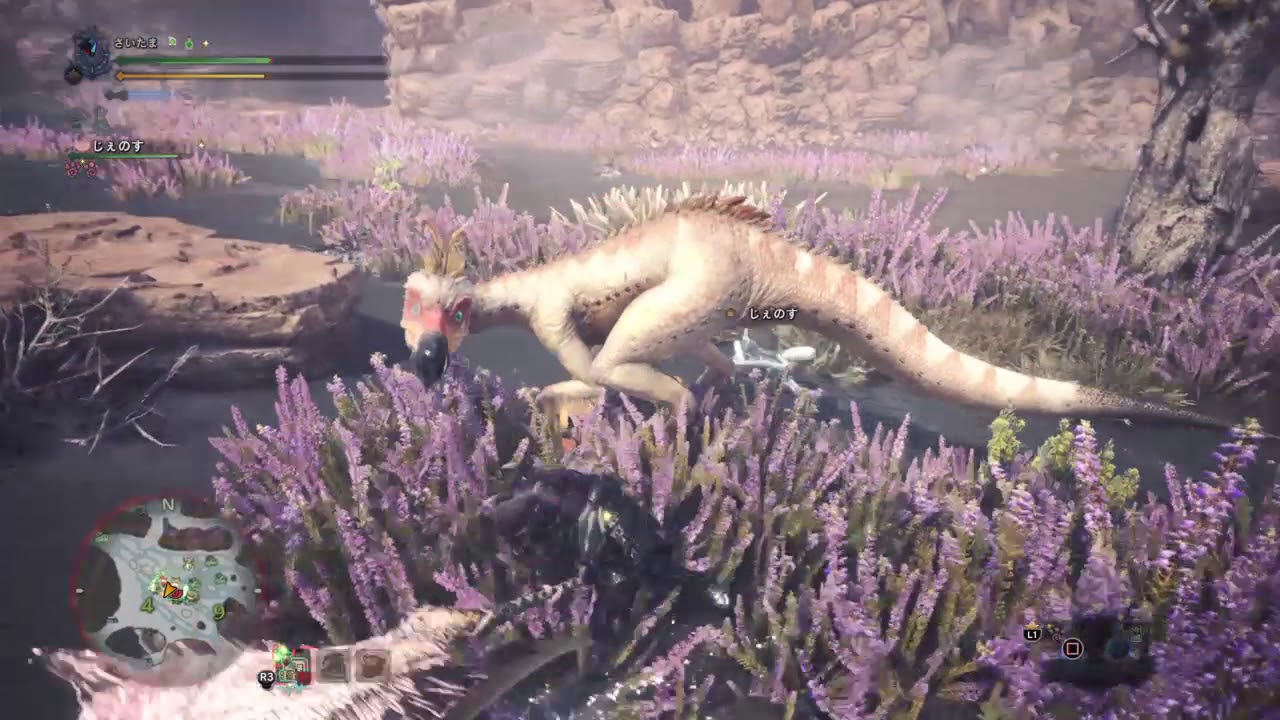Screen dimensions: 1280x720
Task: Click the さいたま player name label
Action: (x=135, y=43)
